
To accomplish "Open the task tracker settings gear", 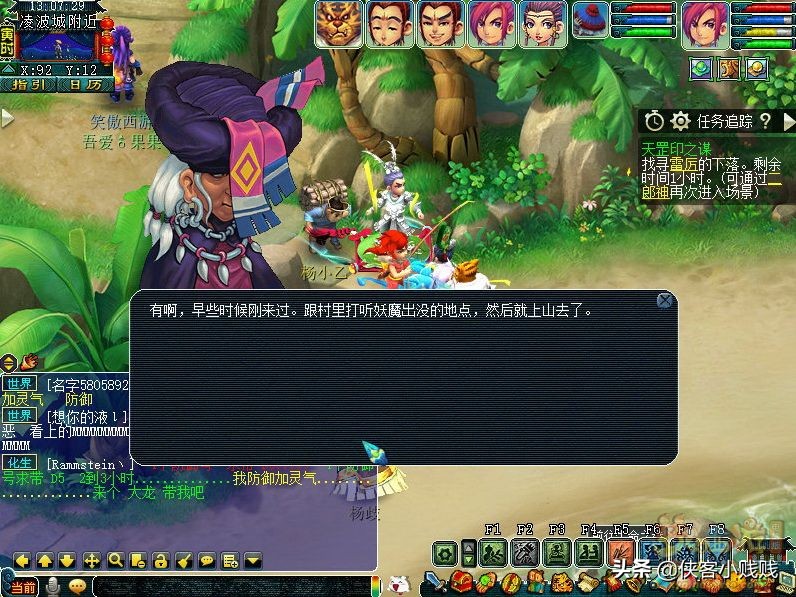I will pyautogui.click(x=681, y=121).
